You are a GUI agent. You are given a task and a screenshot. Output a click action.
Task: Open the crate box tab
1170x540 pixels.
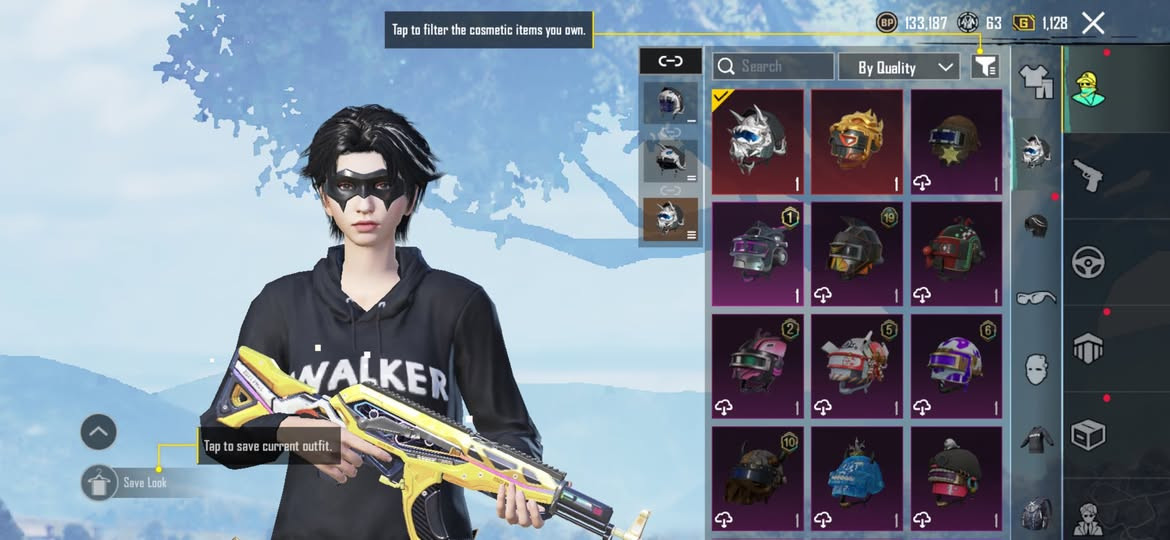1088,435
